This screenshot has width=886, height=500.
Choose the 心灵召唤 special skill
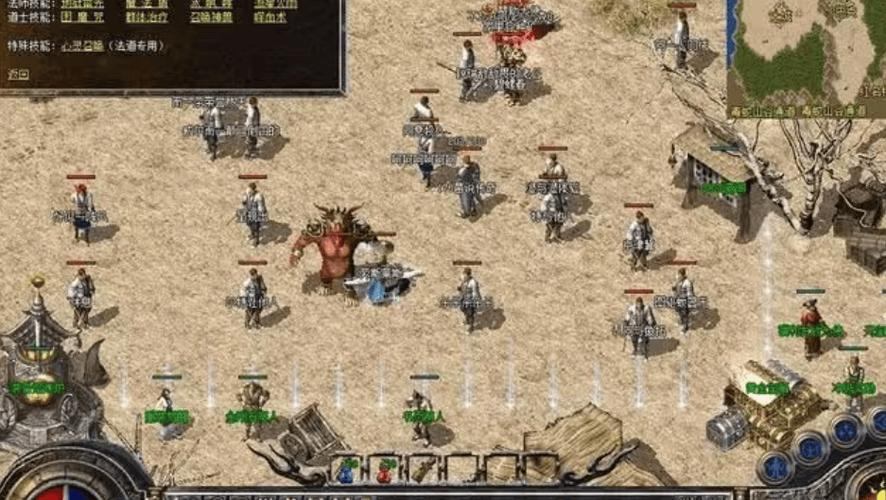(x=82, y=45)
